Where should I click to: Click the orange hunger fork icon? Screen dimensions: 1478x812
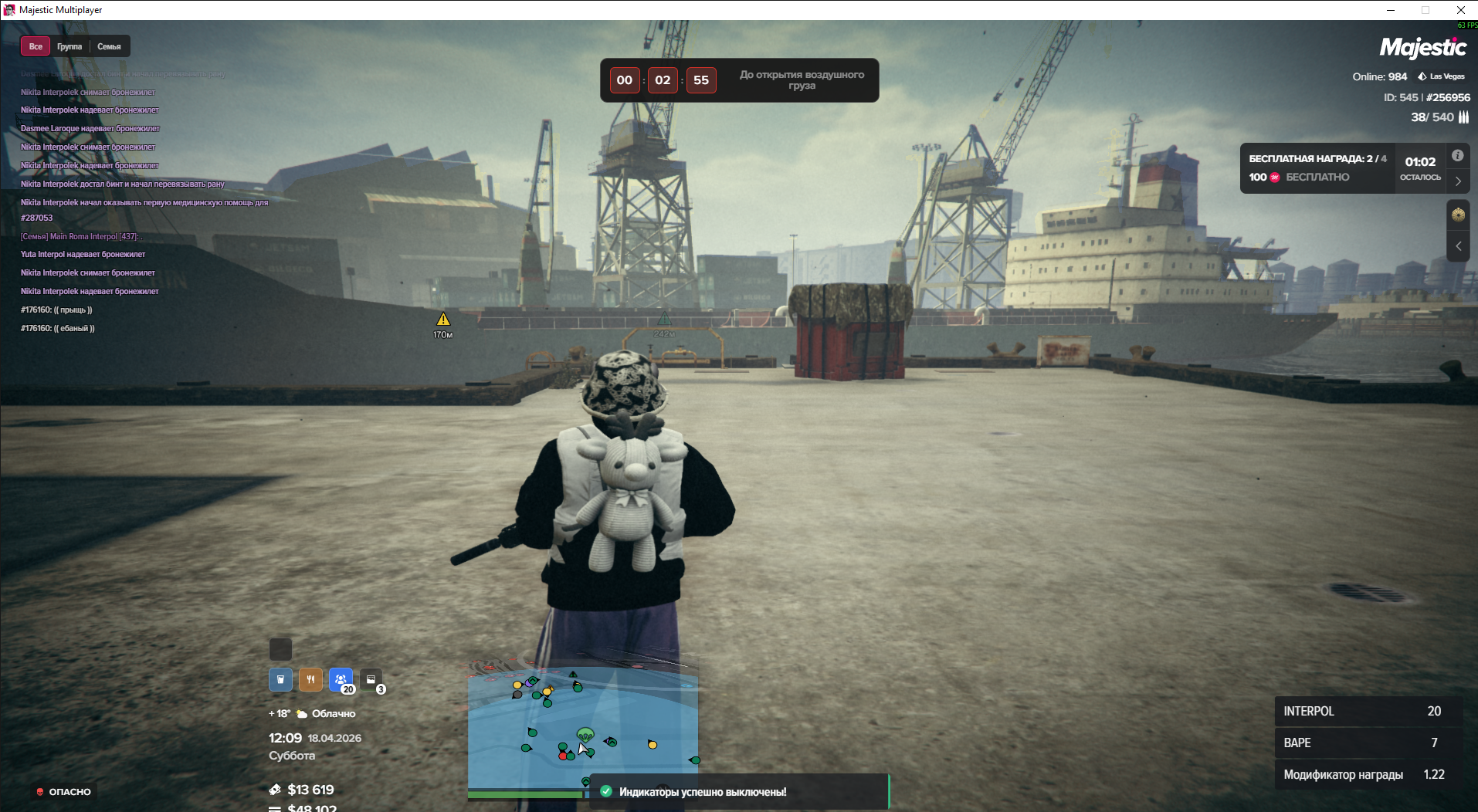point(310,679)
